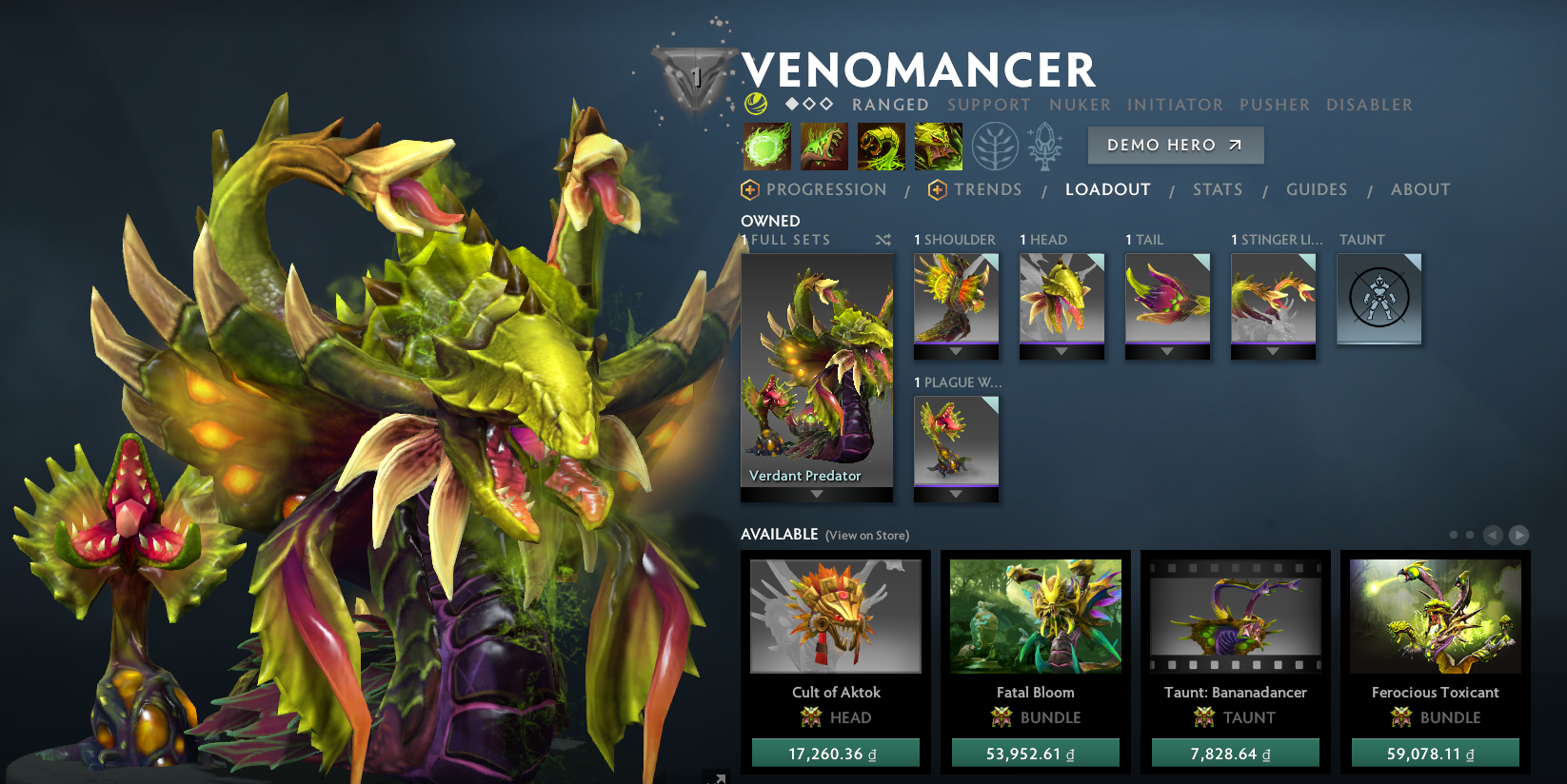Advance Available items with next arrow
The width and height of the screenshot is (1567, 784).
(x=1520, y=535)
